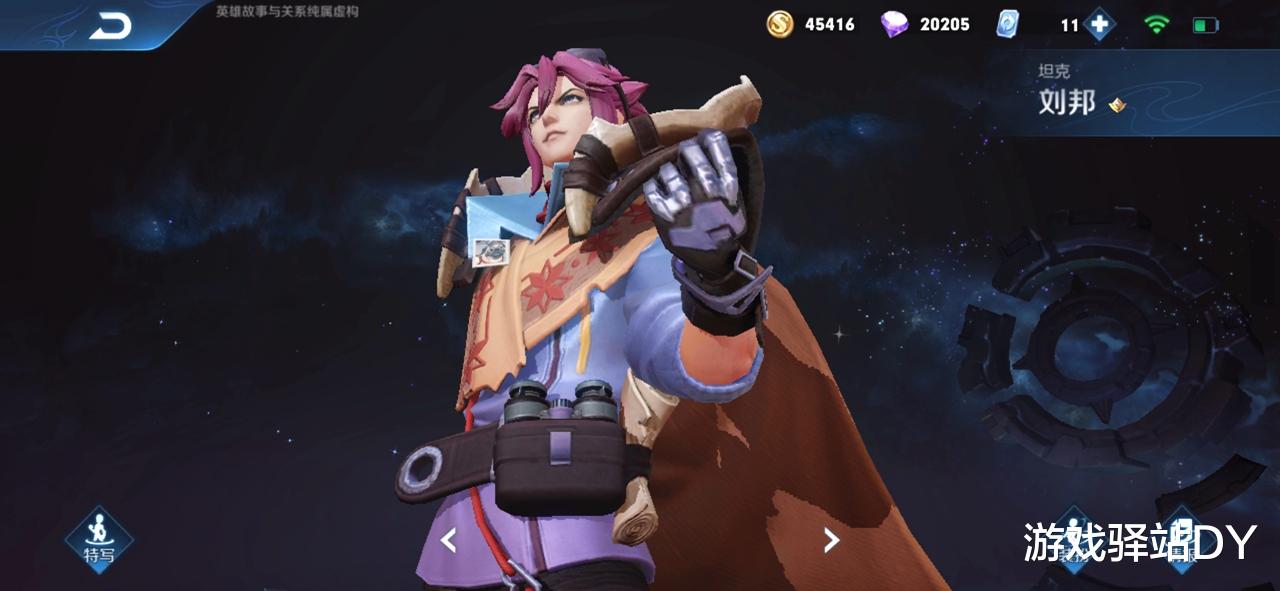Viewport: 1280px width, 591px height.
Task: Click the gold badge beside 刘邦
Action: pos(1117,104)
